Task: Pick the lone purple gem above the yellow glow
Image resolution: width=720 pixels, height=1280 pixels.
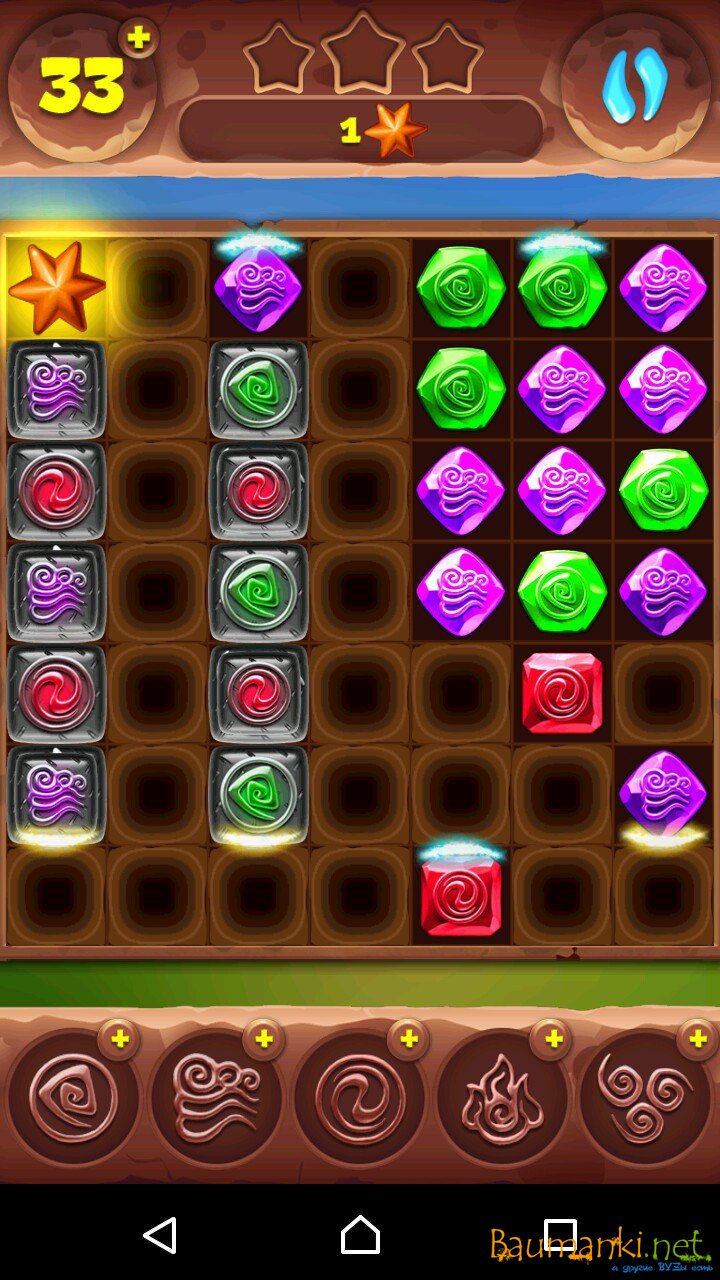Action: 663,793
